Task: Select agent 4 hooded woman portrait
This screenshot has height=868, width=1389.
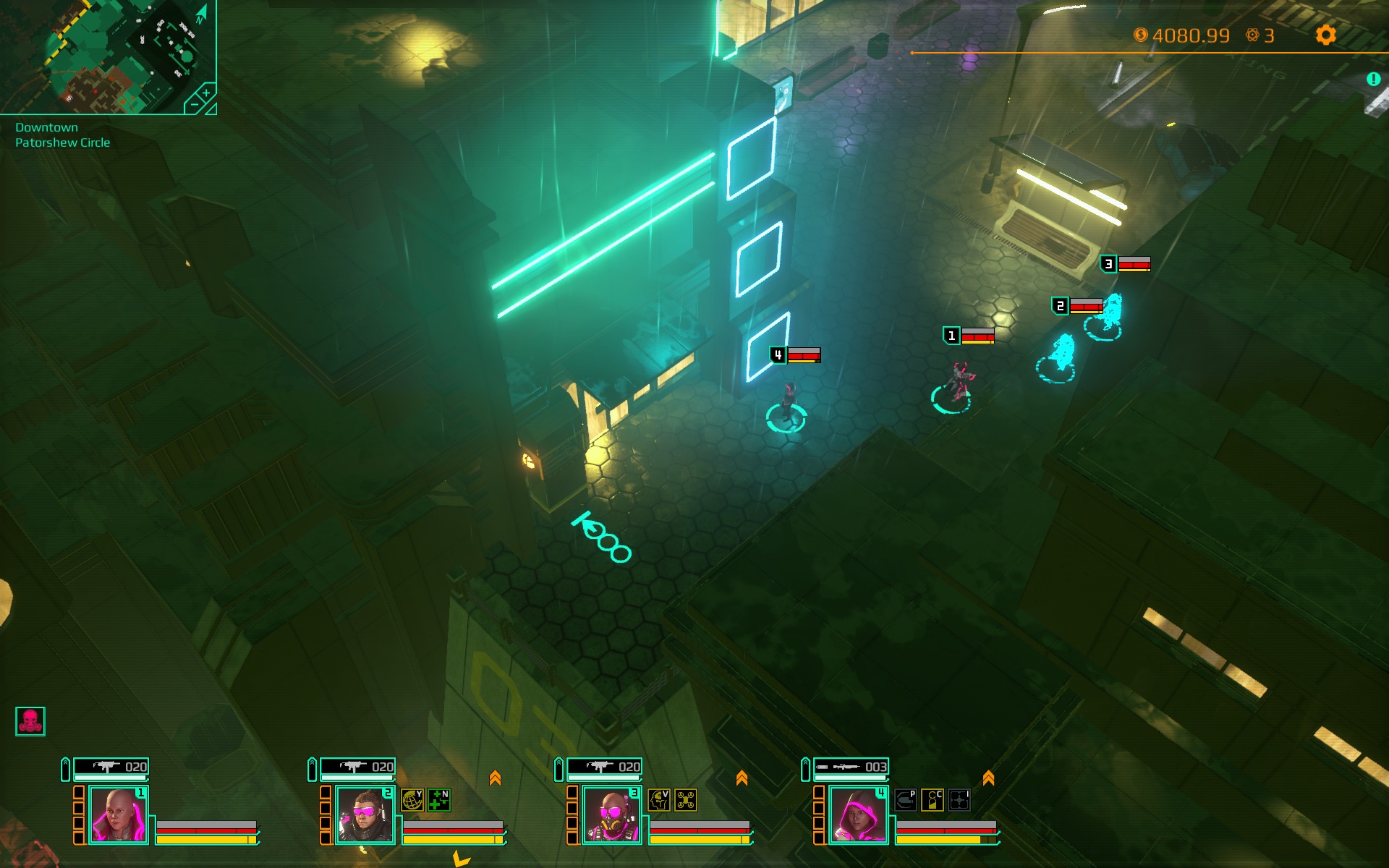Action: pyautogui.click(x=858, y=815)
